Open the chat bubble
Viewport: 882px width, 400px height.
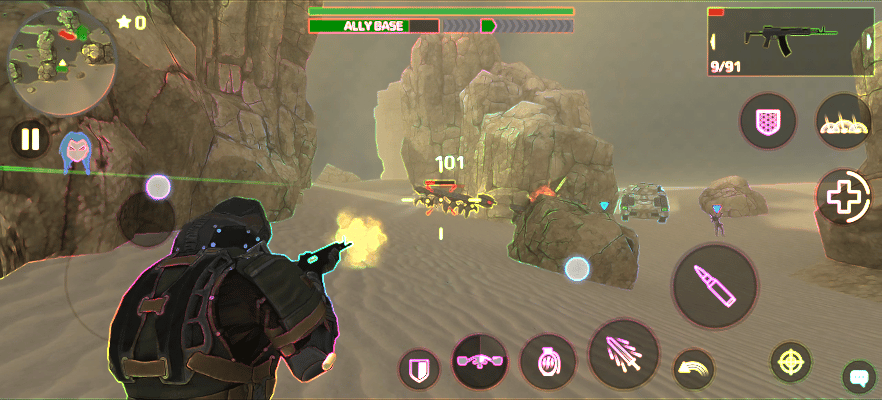click(x=858, y=377)
